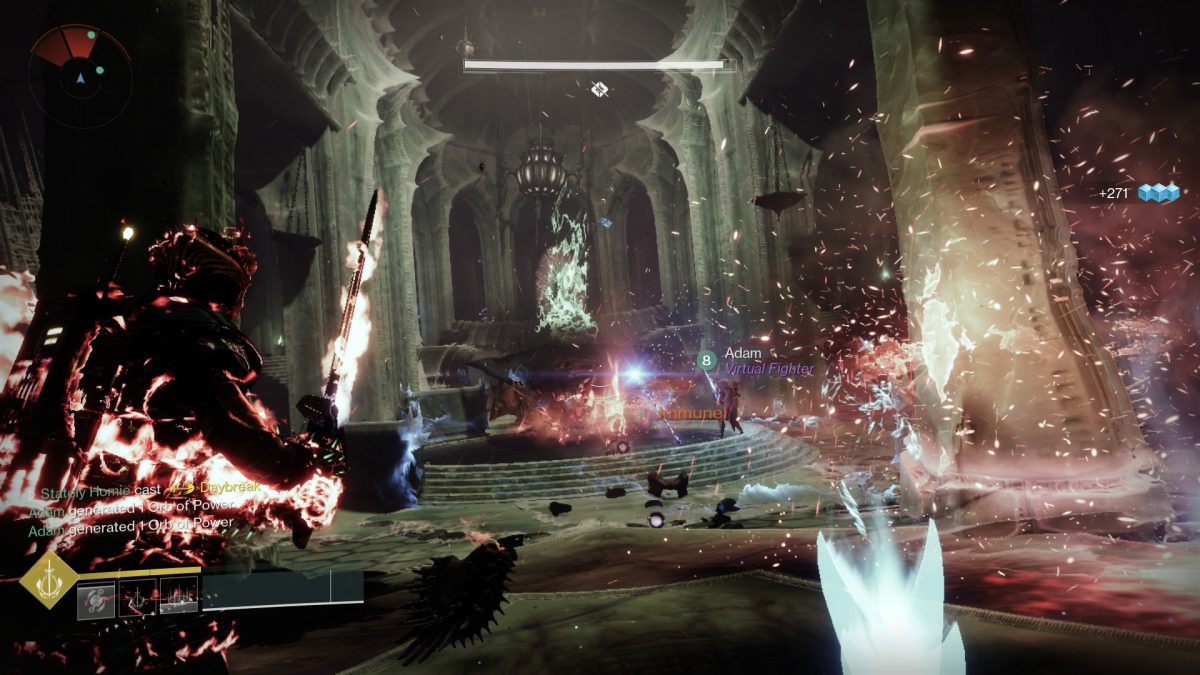Image resolution: width=1200 pixels, height=675 pixels.
Task: Use the sword melee ability slot
Action: 138,598
